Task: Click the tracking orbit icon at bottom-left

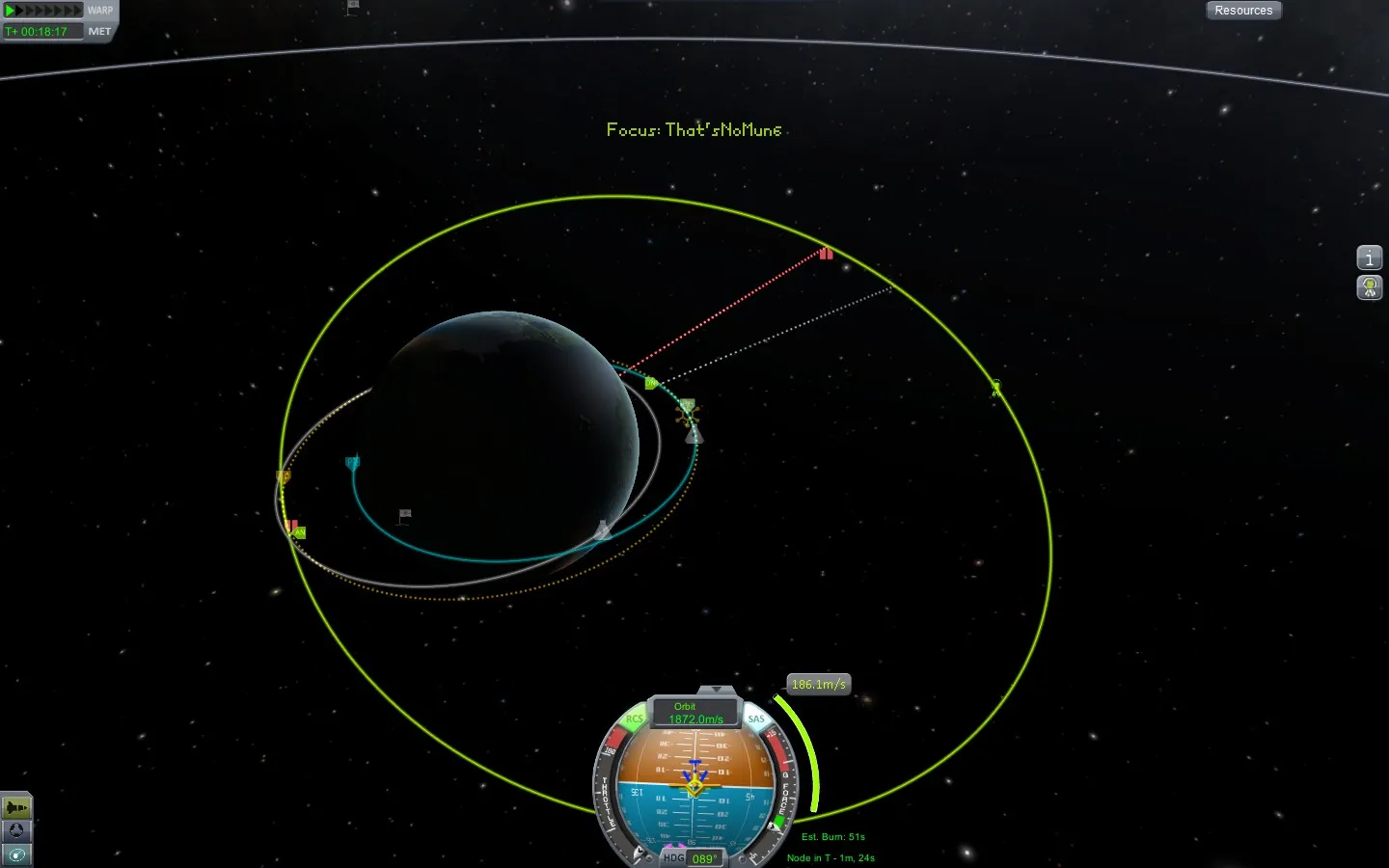Action: [15, 854]
